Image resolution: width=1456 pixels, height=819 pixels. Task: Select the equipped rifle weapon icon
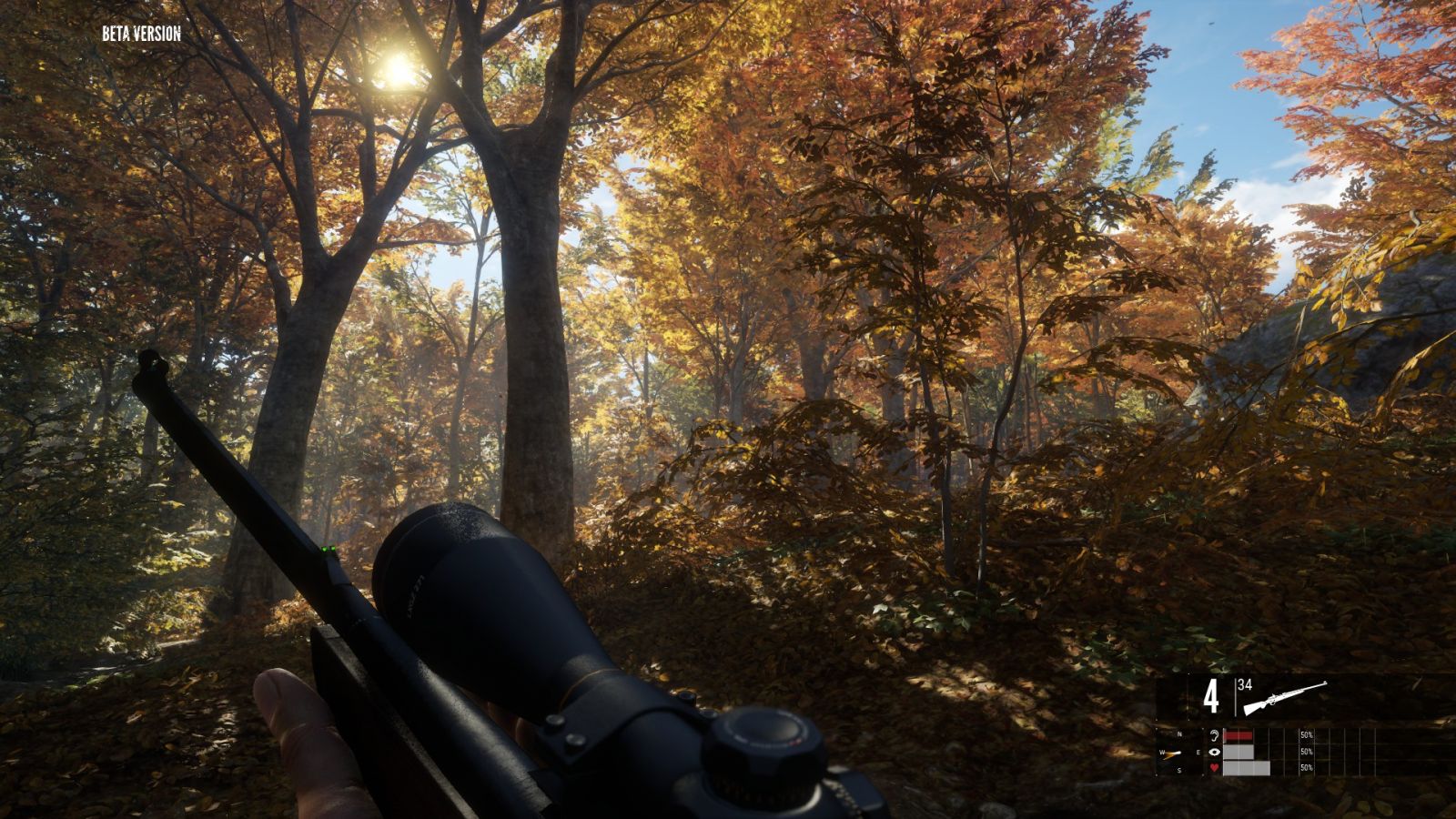[x=1285, y=696]
